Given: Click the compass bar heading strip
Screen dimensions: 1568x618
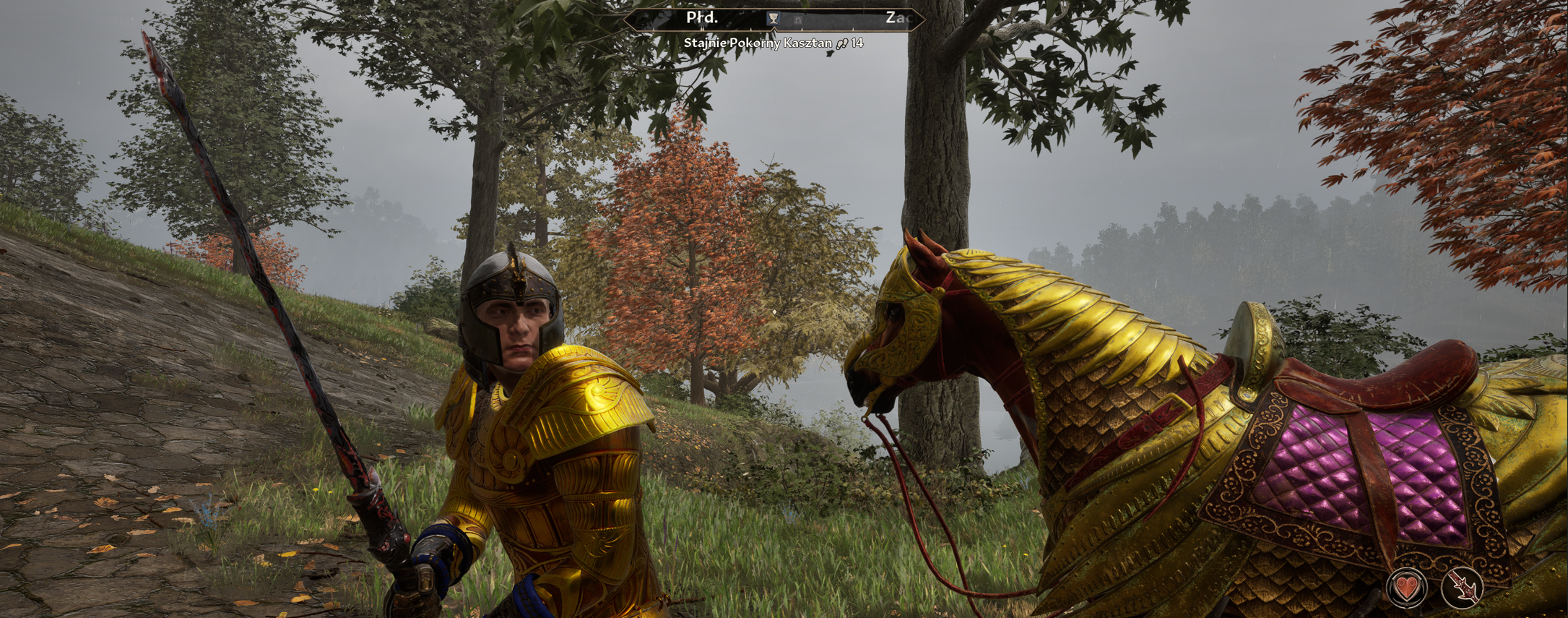Looking at the screenshot, I should pyautogui.click(x=838, y=19).
